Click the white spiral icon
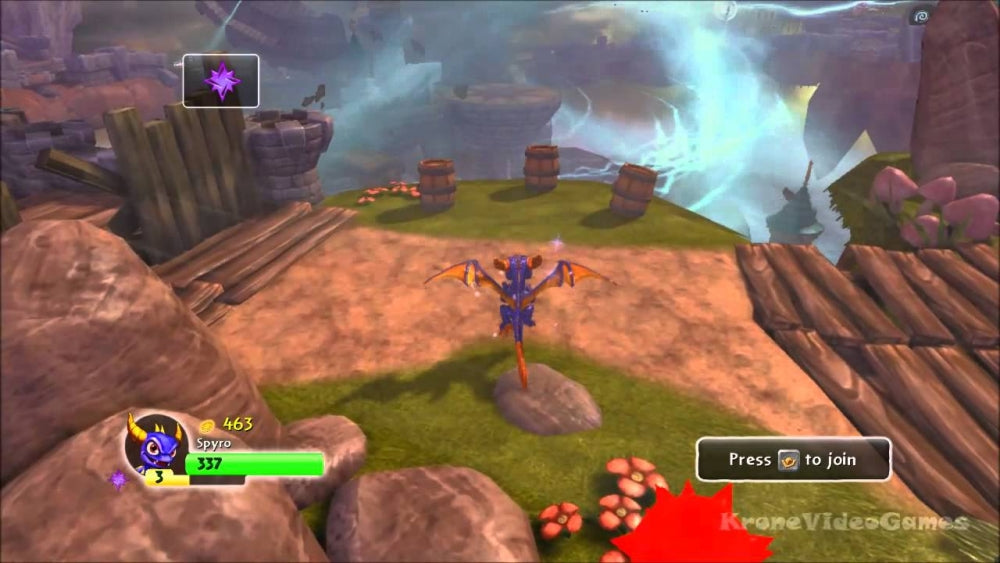Screen dimensions: 1000x563 point(920,15)
